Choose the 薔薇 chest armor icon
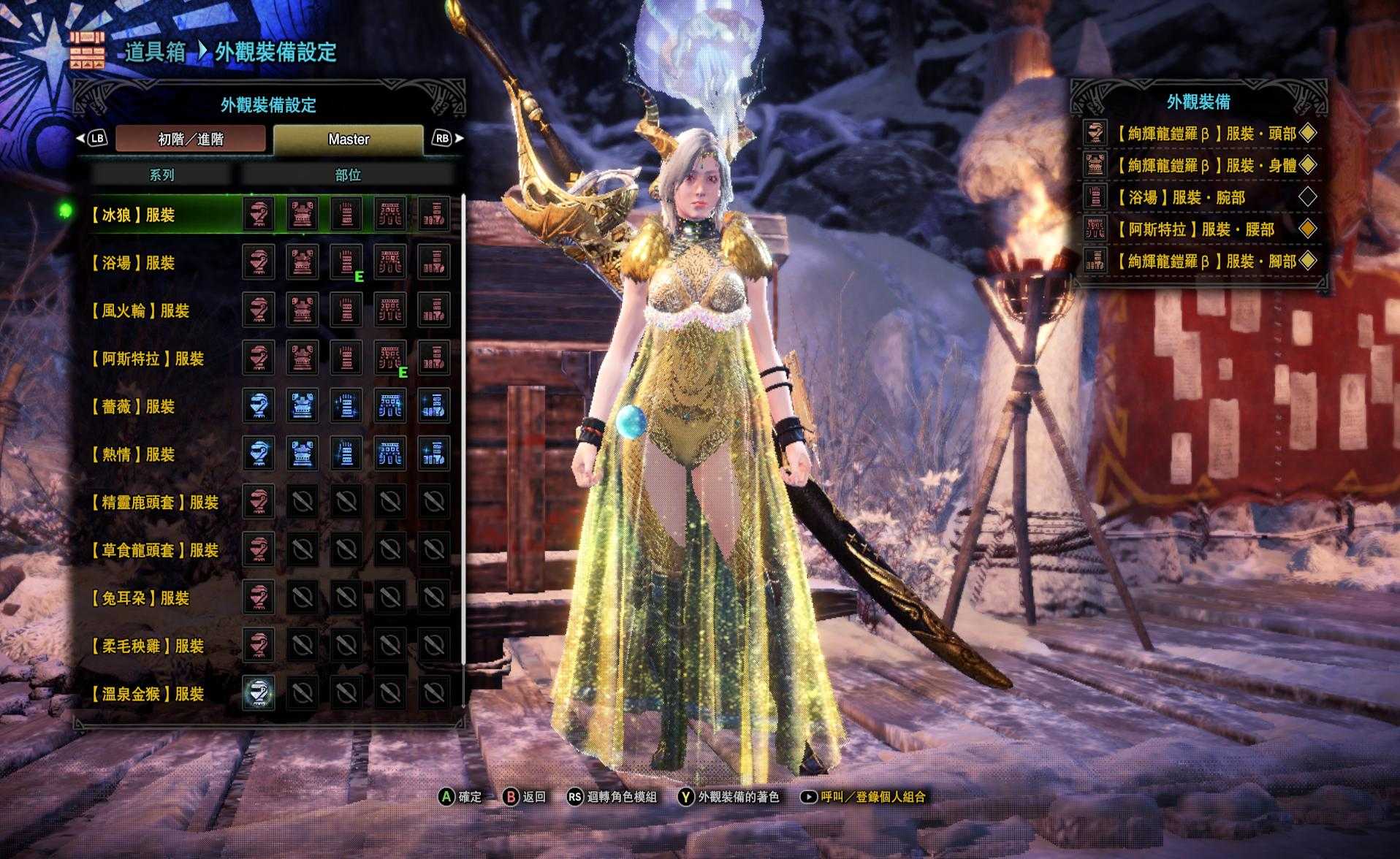 pos(303,406)
